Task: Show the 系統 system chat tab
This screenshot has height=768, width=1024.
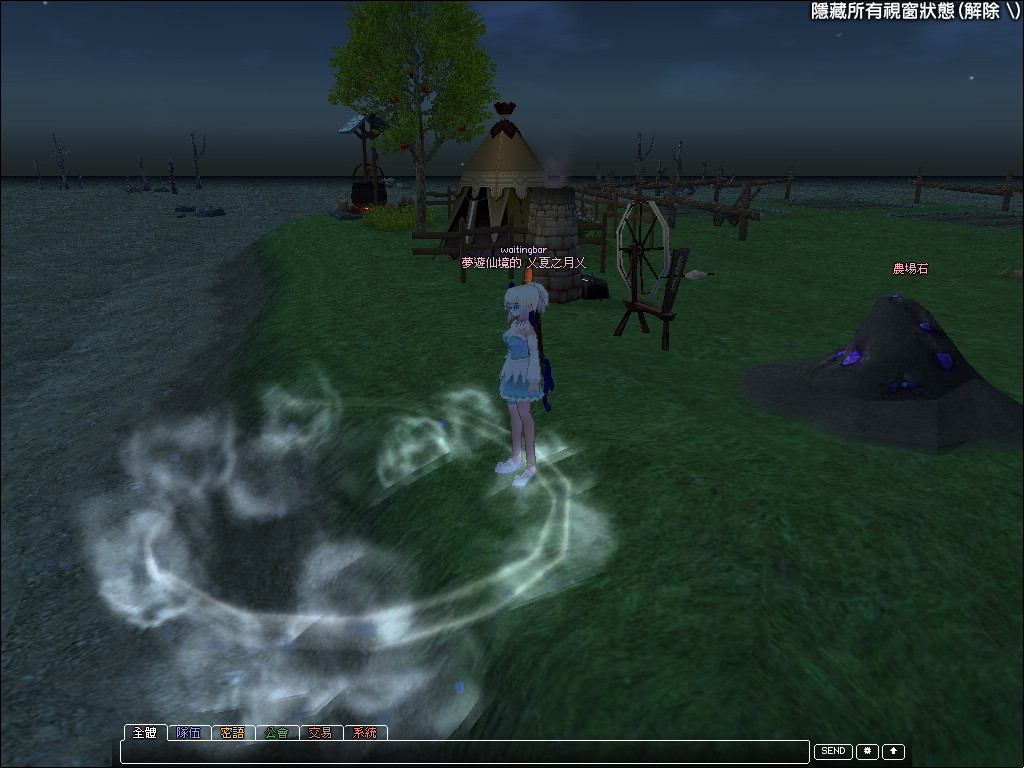Action: [365, 732]
